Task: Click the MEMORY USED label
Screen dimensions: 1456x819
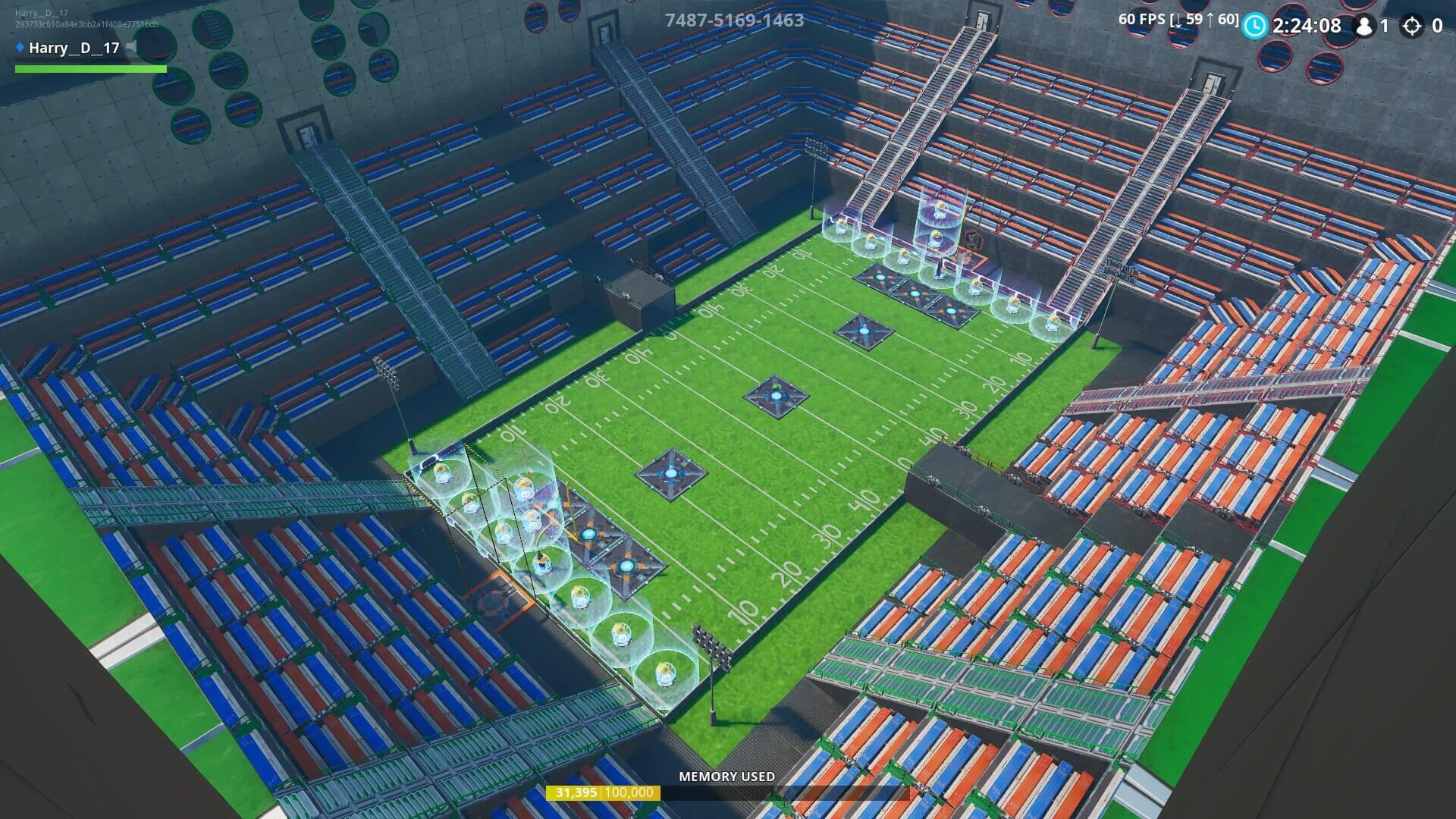Action: [726, 777]
